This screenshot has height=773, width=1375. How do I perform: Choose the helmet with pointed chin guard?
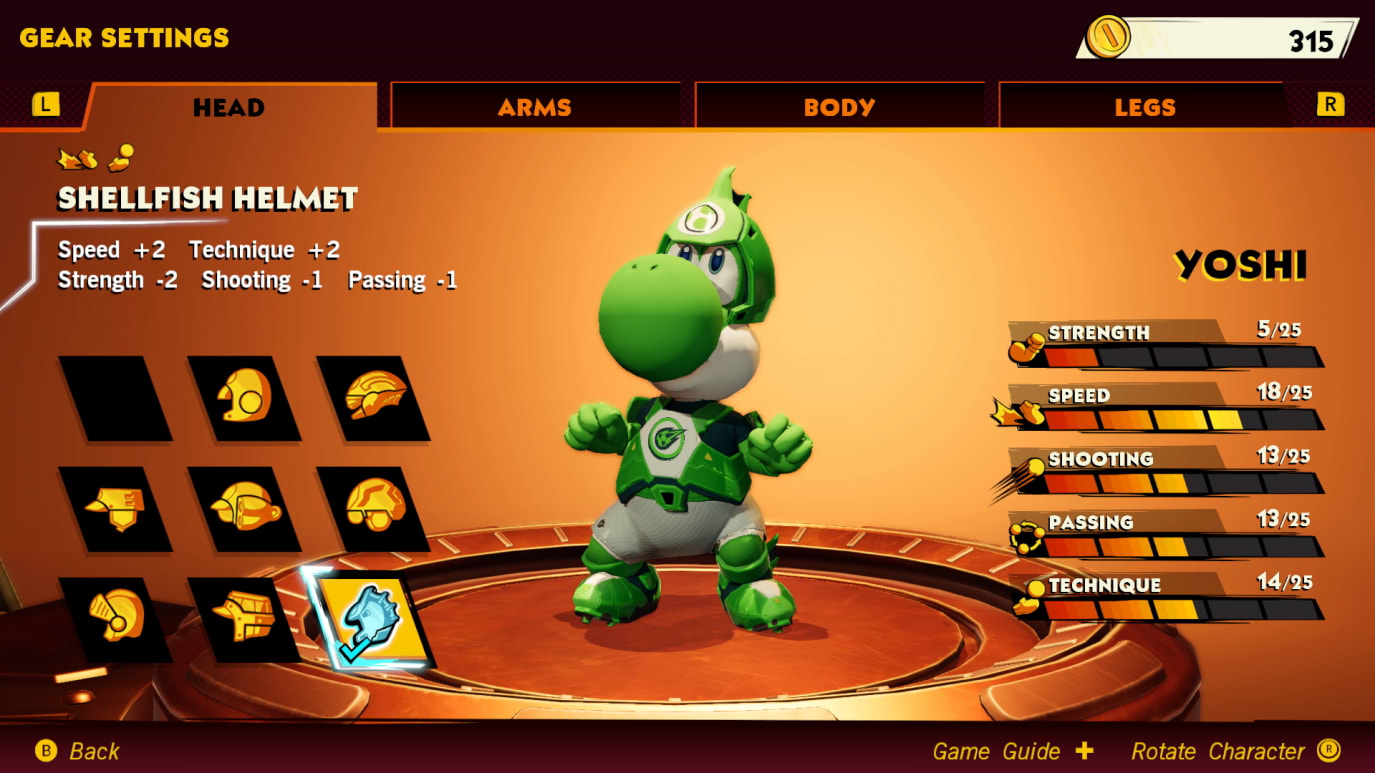pyautogui.click(x=115, y=509)
